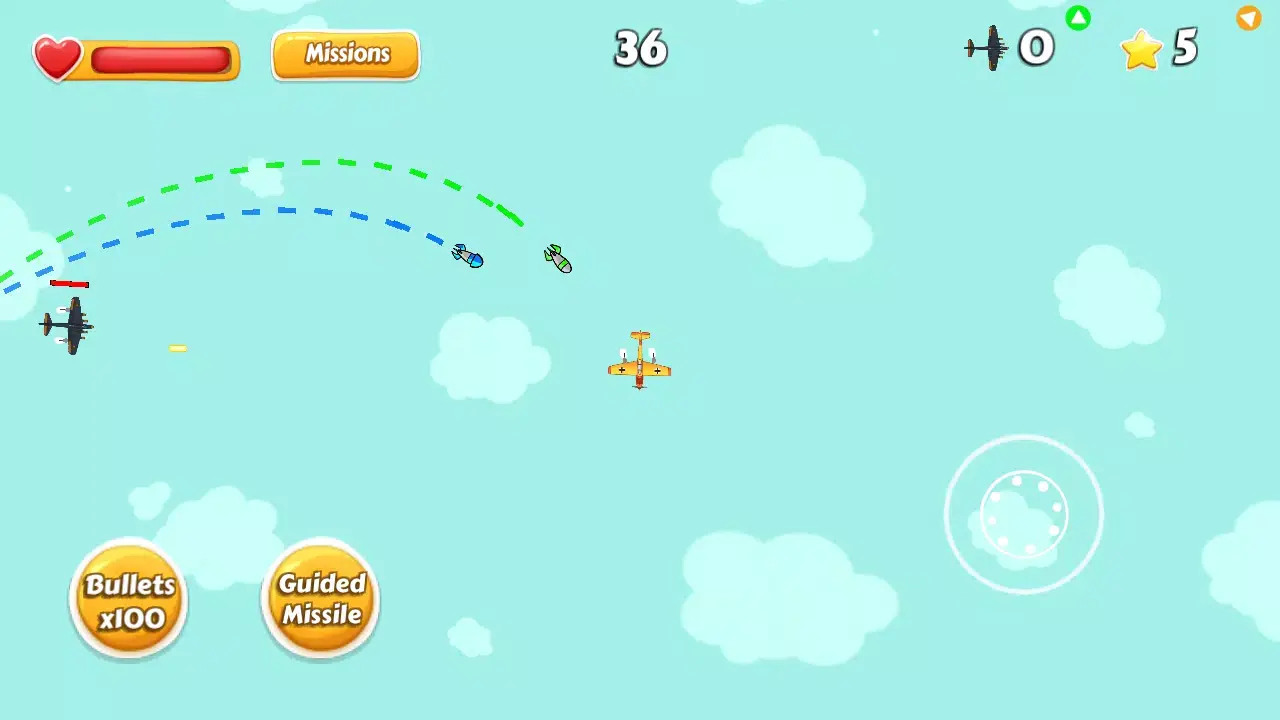Tap the star counter showing 5

click(x=1185, y=48)
